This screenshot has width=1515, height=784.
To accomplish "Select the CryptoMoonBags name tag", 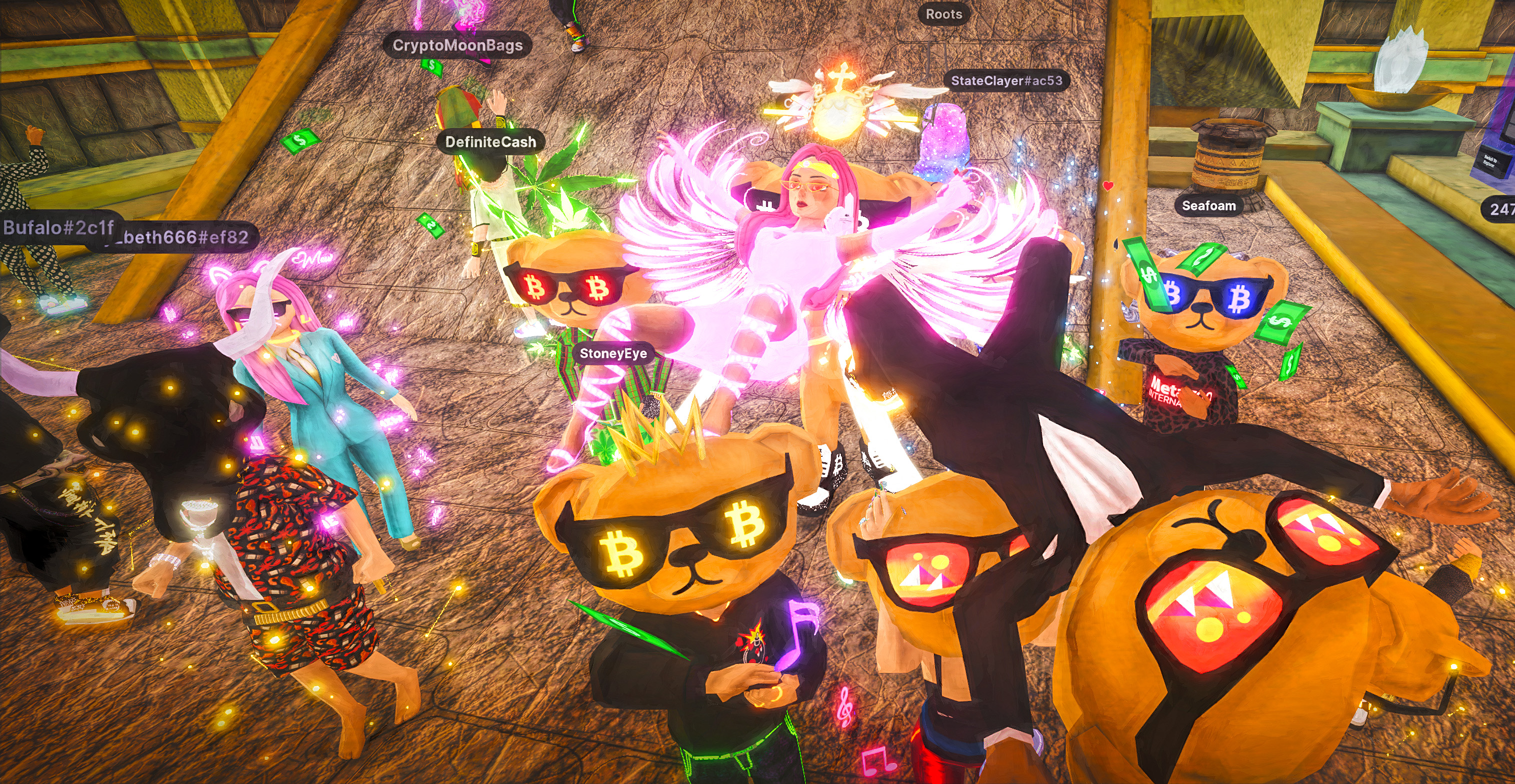I will pyautogui.click(x=457, y=45).
